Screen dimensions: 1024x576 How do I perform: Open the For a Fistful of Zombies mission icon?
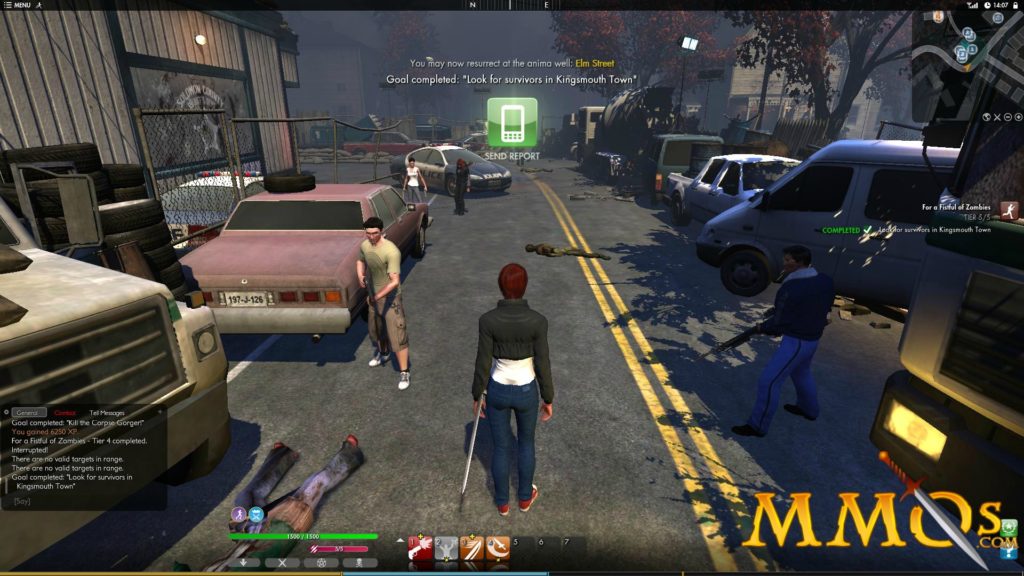click(x=1010, y=209)
